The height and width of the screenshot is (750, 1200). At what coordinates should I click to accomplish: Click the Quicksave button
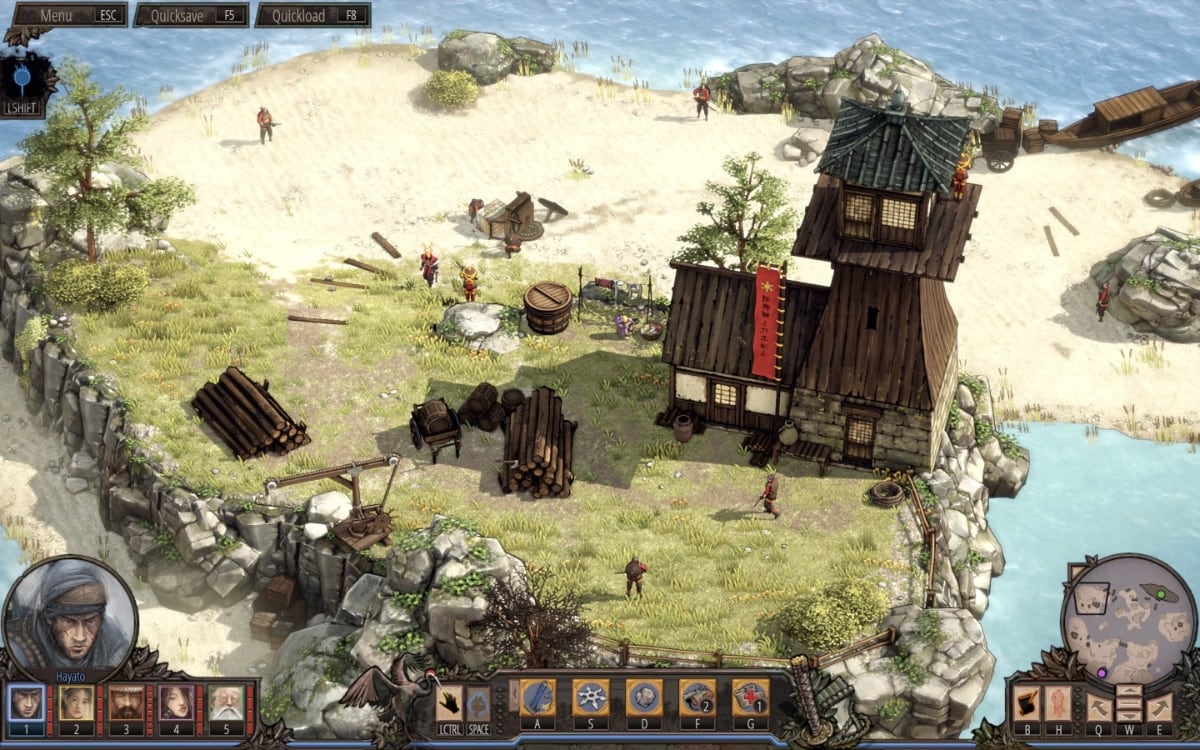tap(191, 15)
